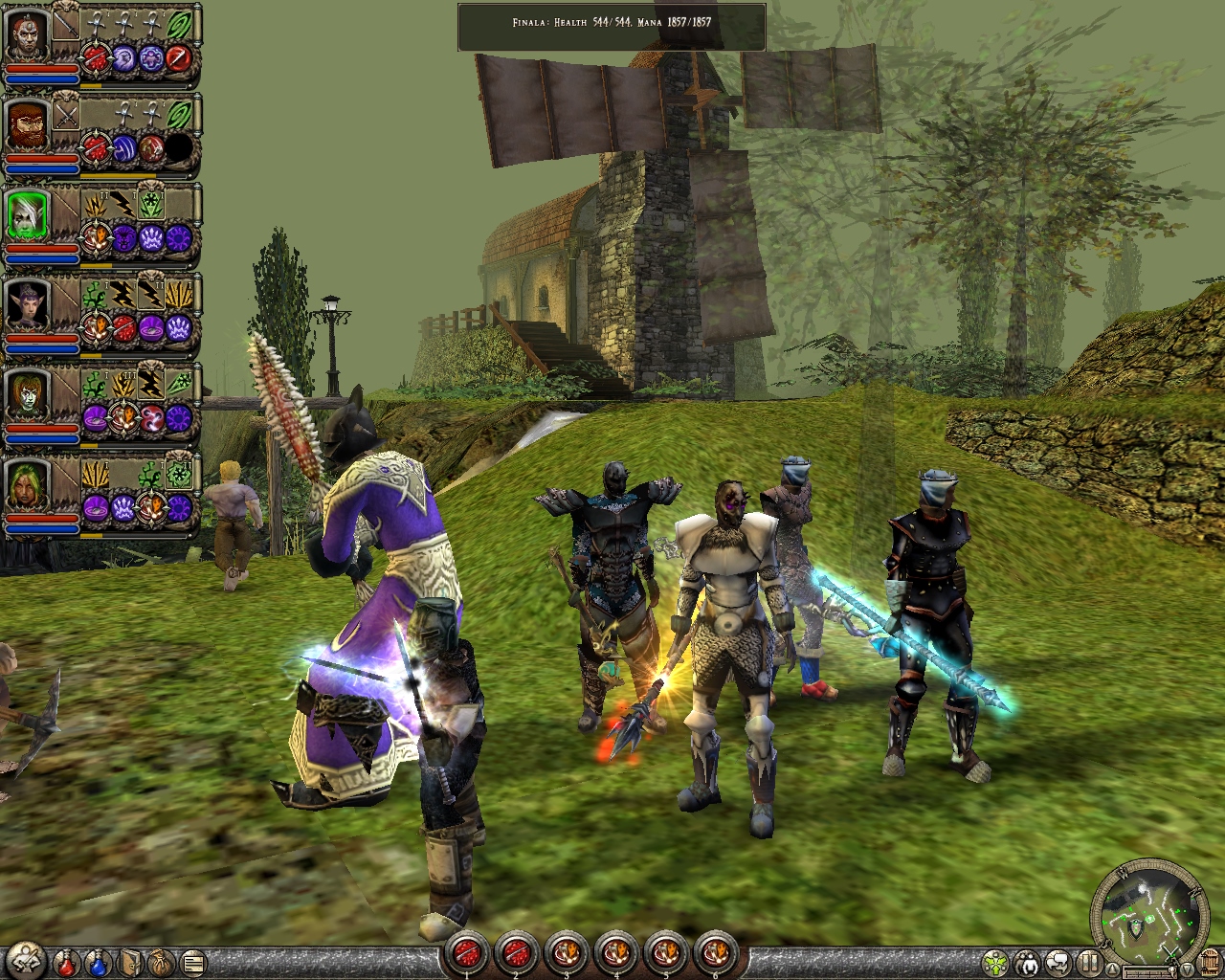This screenshot has width=1225, height=980.
Task: Open the journal notes icon
Action: (x=192, y=961)
